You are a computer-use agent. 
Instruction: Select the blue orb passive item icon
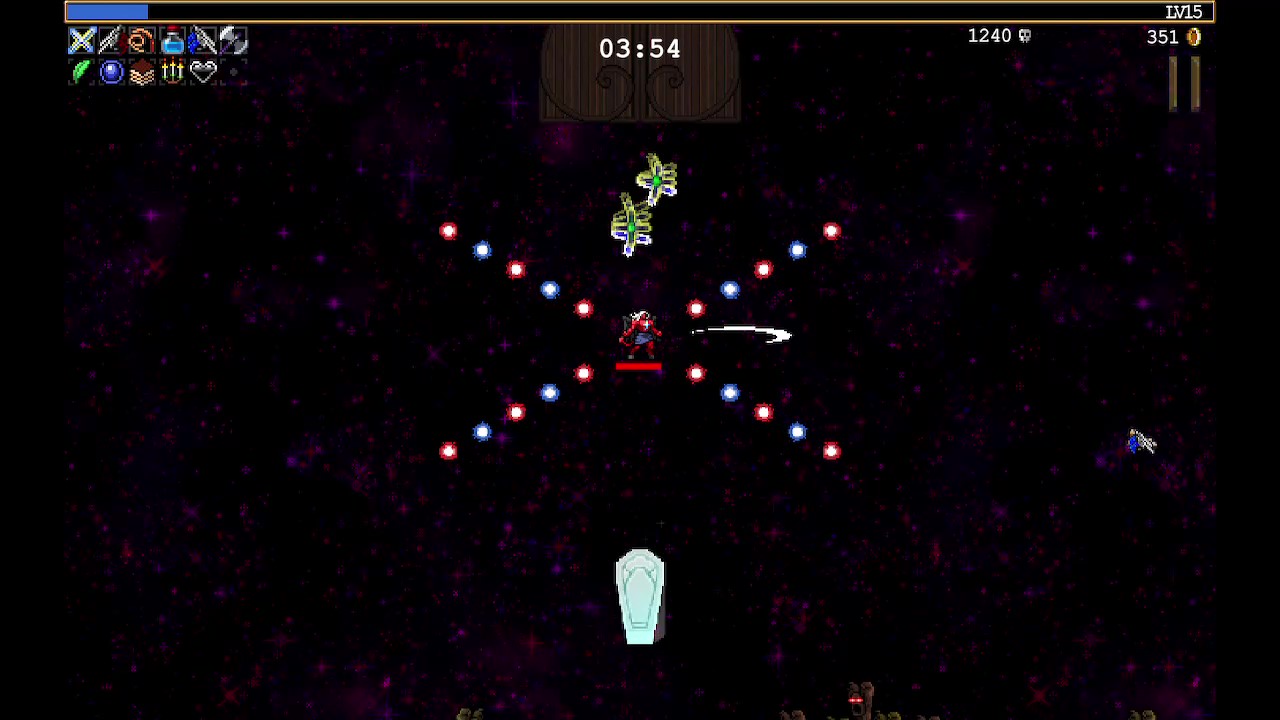point(111,71)
